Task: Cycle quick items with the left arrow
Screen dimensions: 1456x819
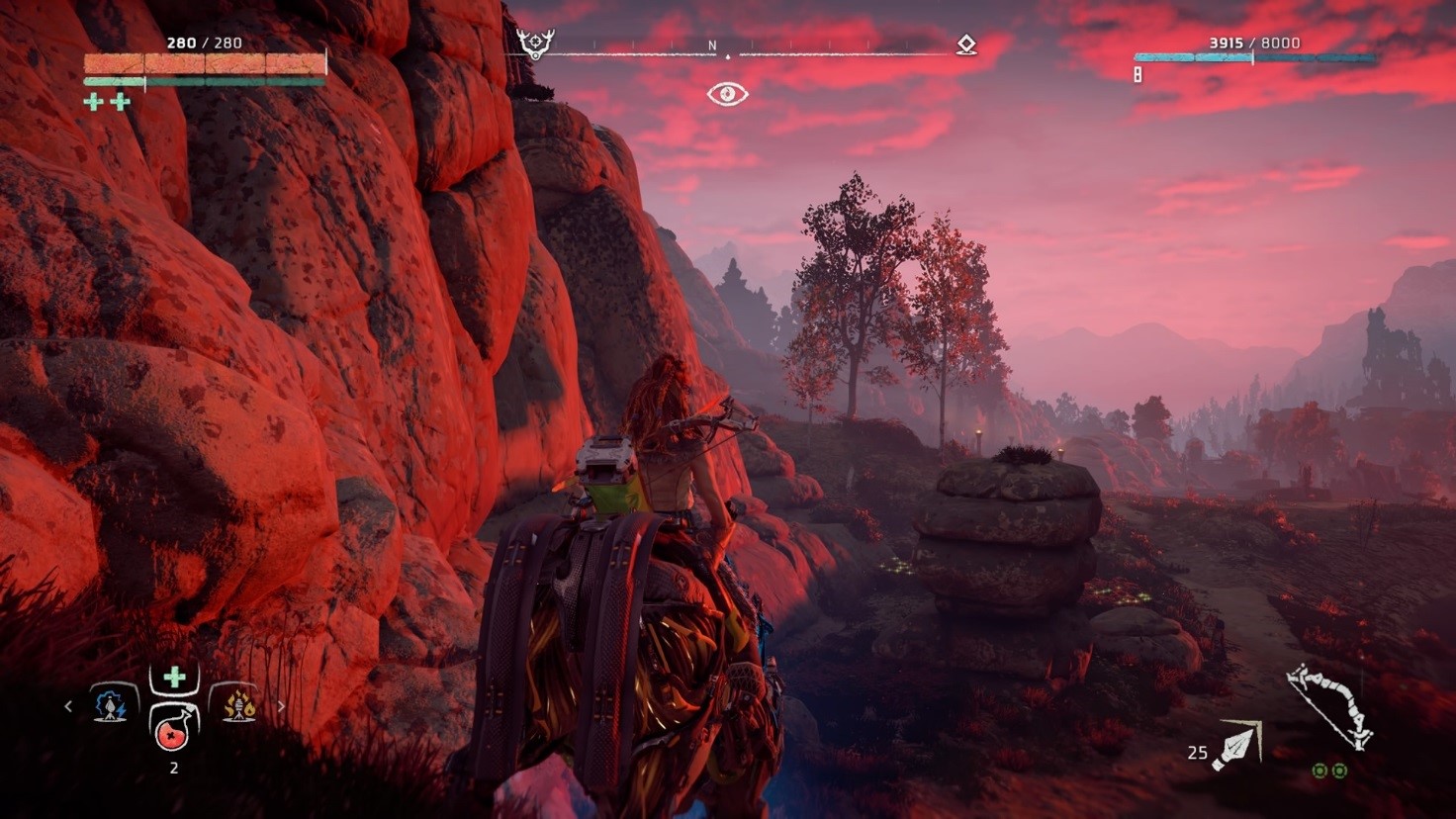Action: point(68,706)
